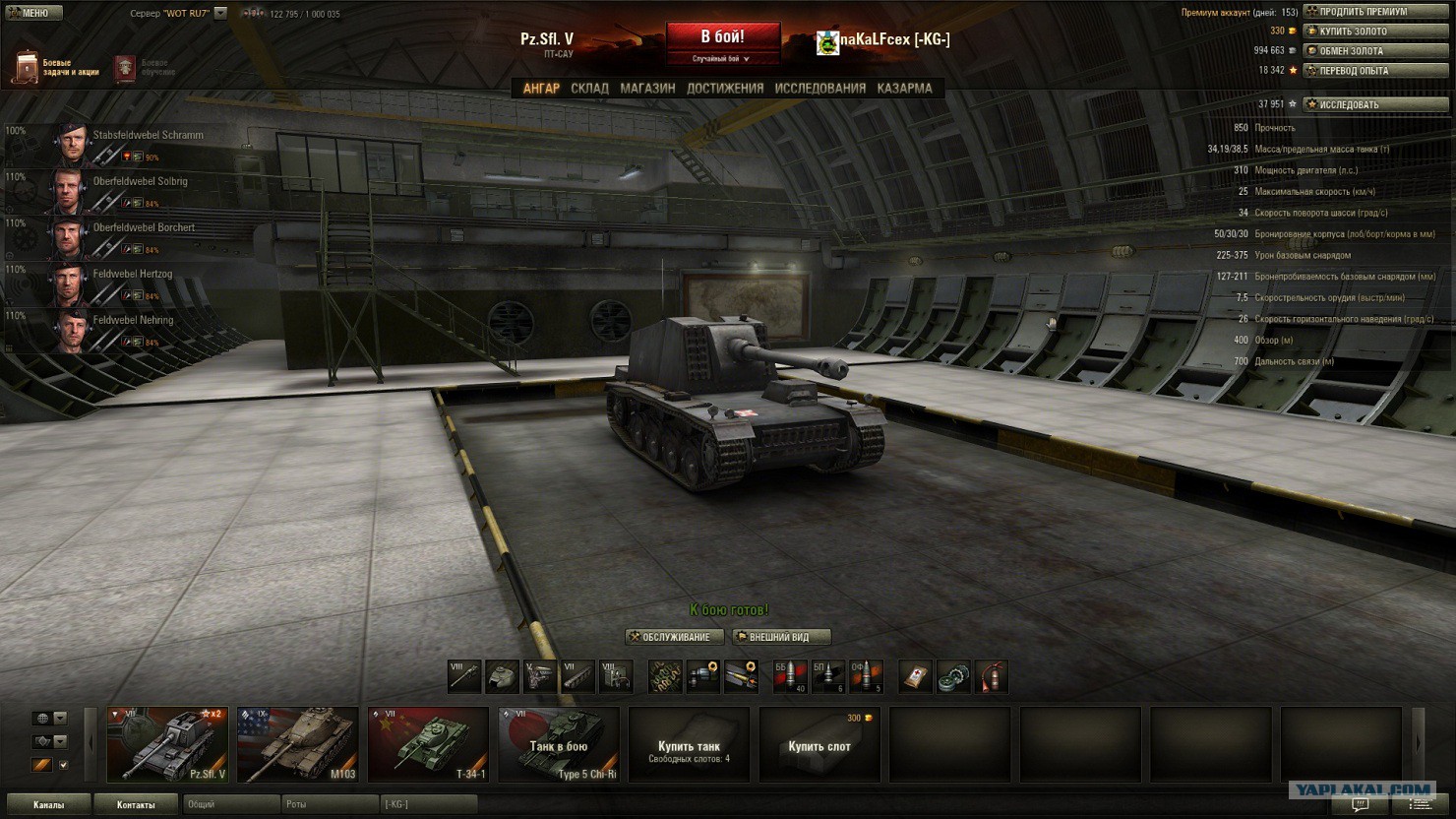Open the Обмен золота exchange
1456x819 pixels.
click(1374, 51)
